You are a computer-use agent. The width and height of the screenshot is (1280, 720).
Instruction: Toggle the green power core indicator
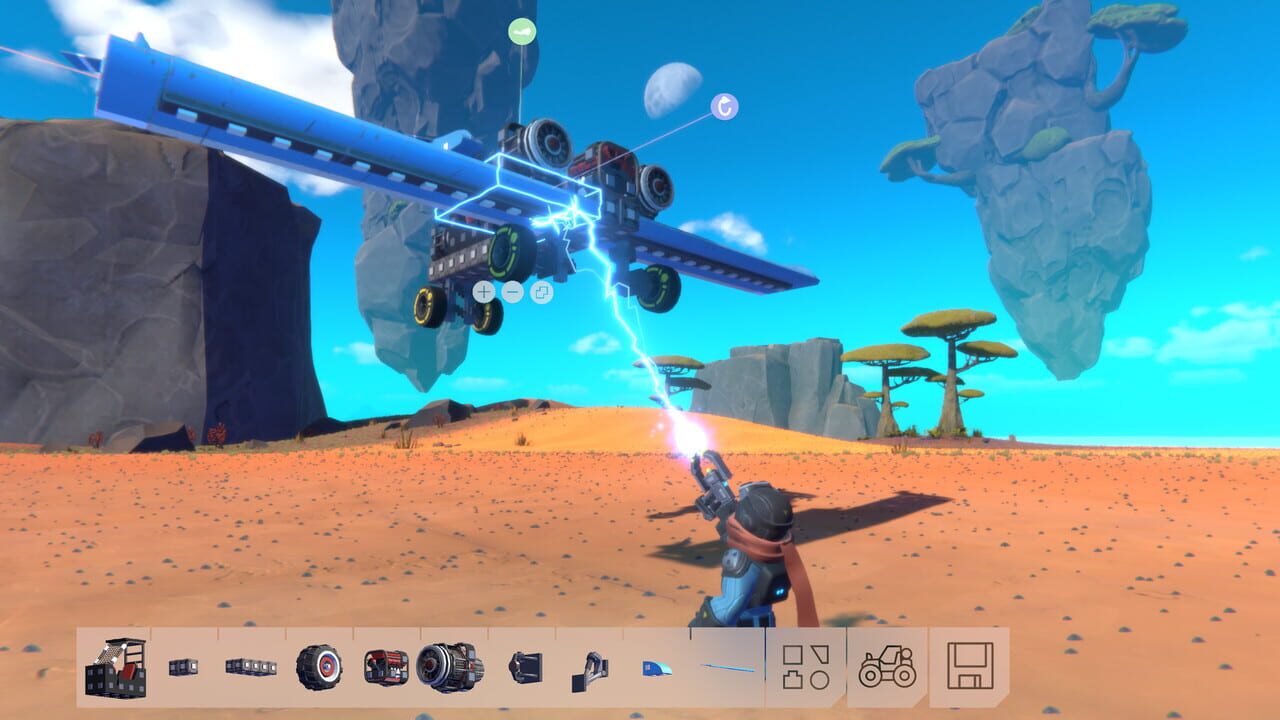click(520, 31)
